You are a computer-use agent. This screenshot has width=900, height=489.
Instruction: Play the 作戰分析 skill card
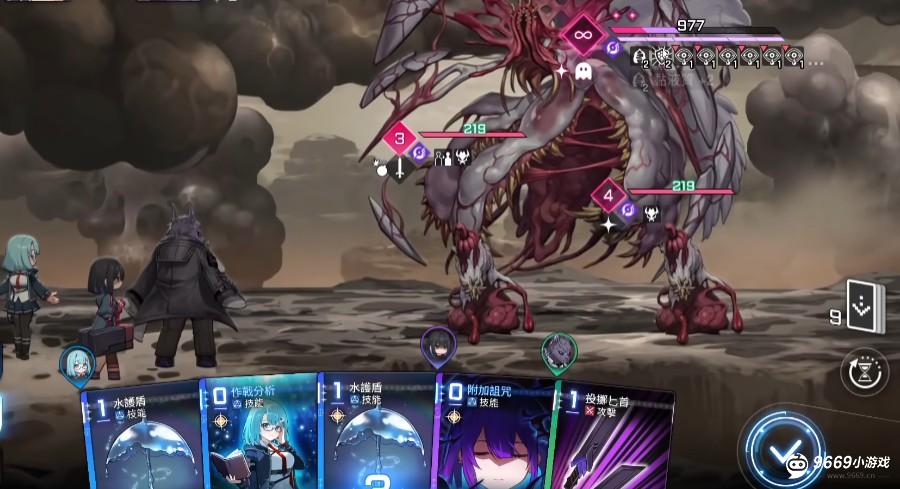260,435
